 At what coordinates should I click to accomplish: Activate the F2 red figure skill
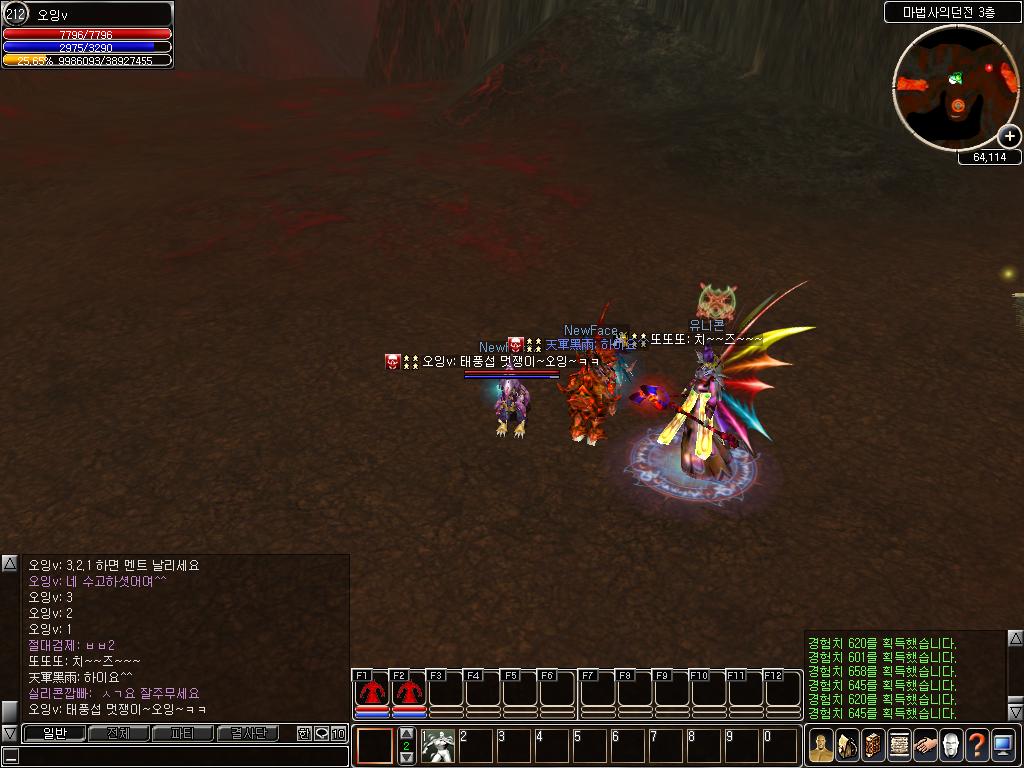tap(408, 692)
